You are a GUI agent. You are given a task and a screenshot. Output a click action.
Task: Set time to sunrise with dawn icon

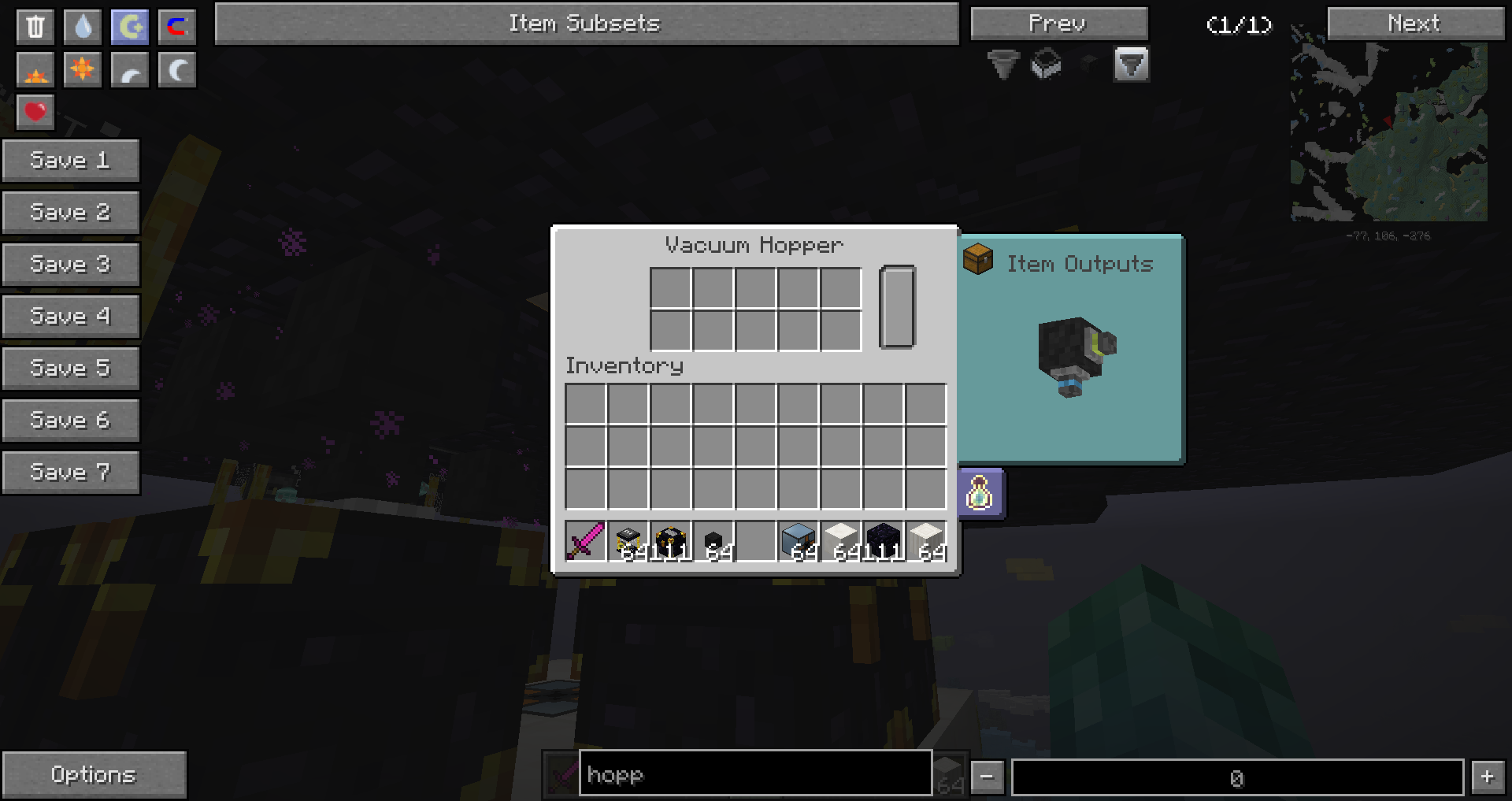click(x=35, y=69)
